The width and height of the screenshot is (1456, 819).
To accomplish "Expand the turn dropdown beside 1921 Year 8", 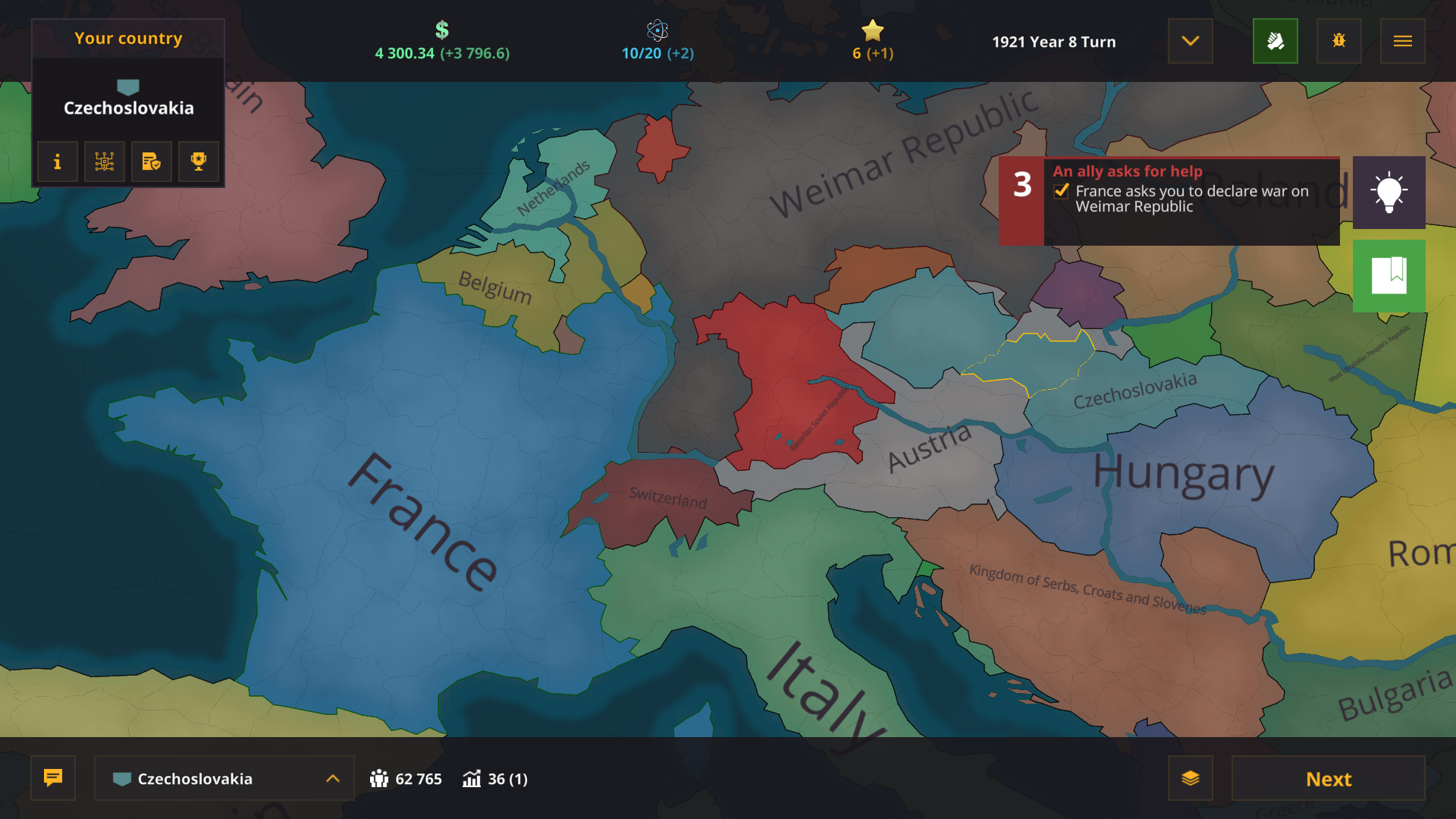I will pyautogui.click(x=1189, y=41).
